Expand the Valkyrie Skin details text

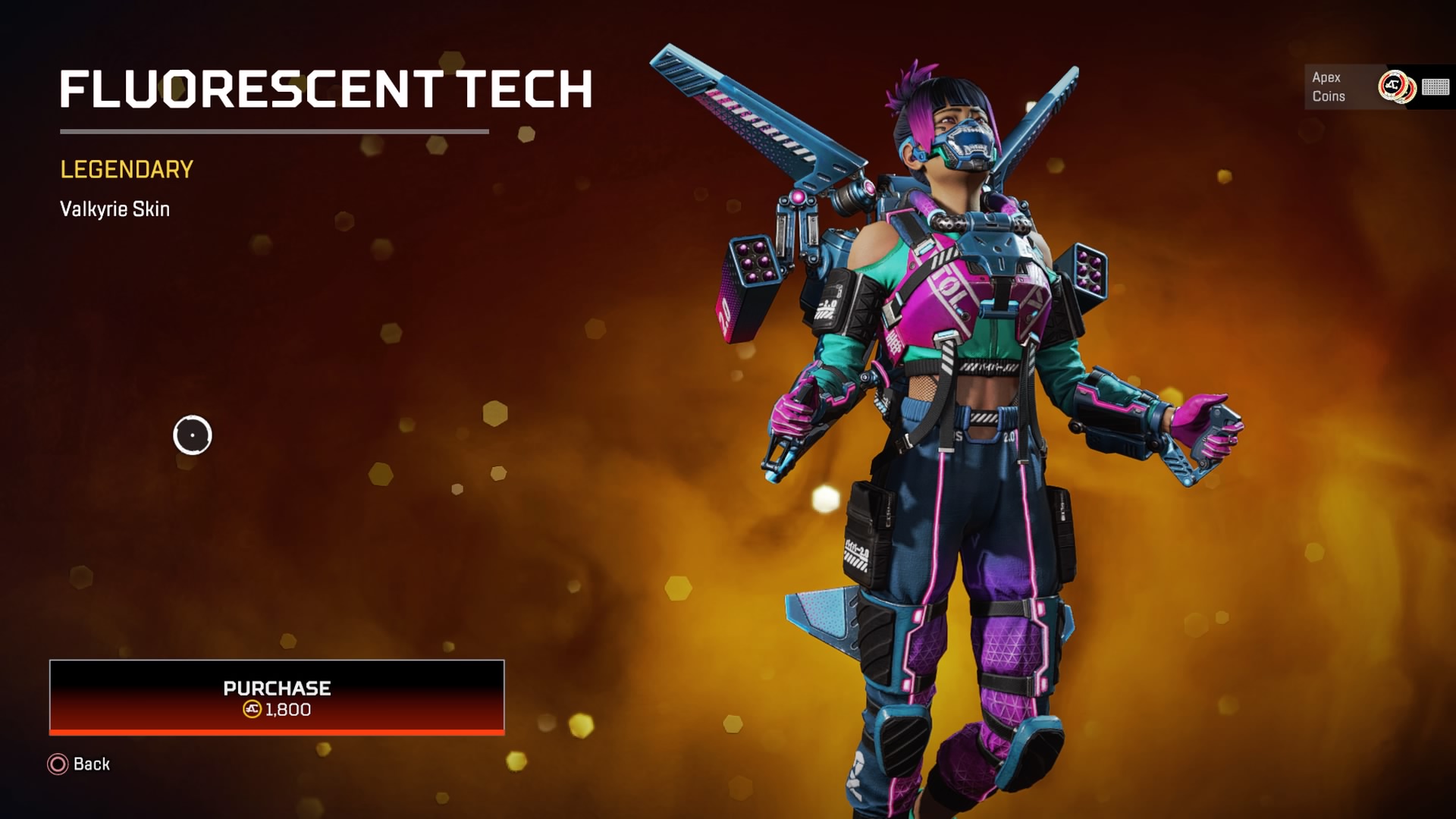pos(115,211)
